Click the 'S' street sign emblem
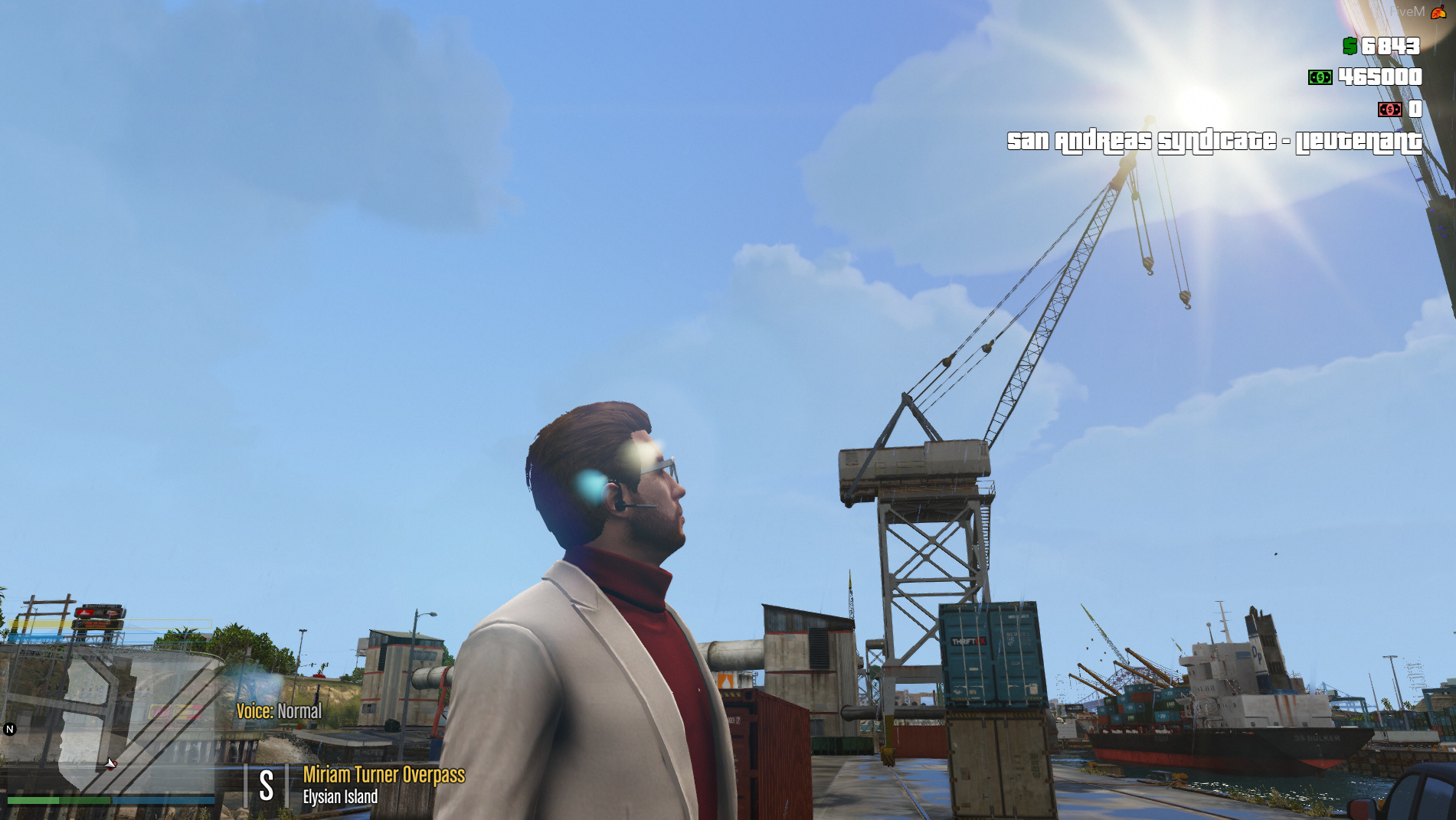Image resolution: width=1456 pixels, height=820 pixels. coord(266,781)
